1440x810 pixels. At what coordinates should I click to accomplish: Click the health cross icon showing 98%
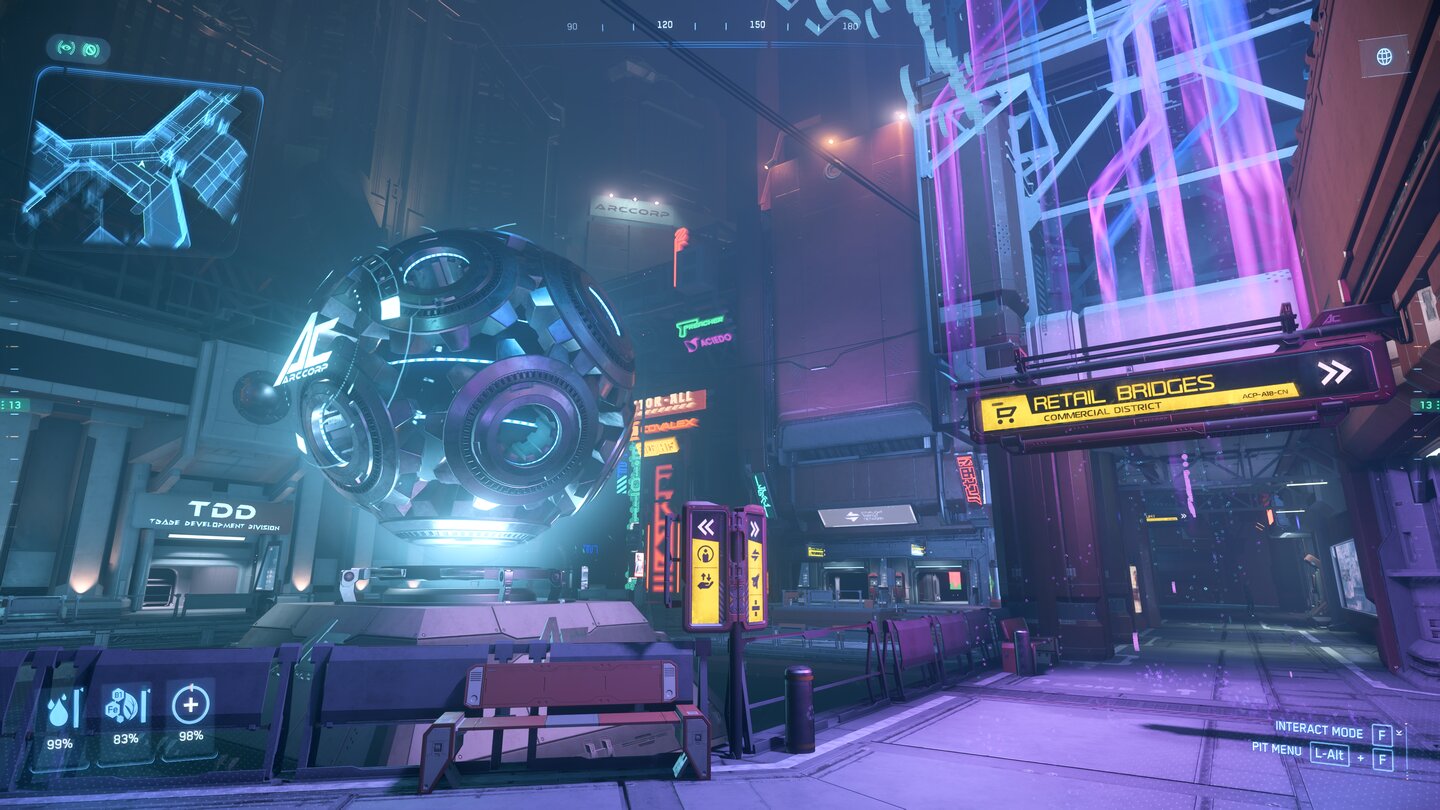(x=189, y=703)
